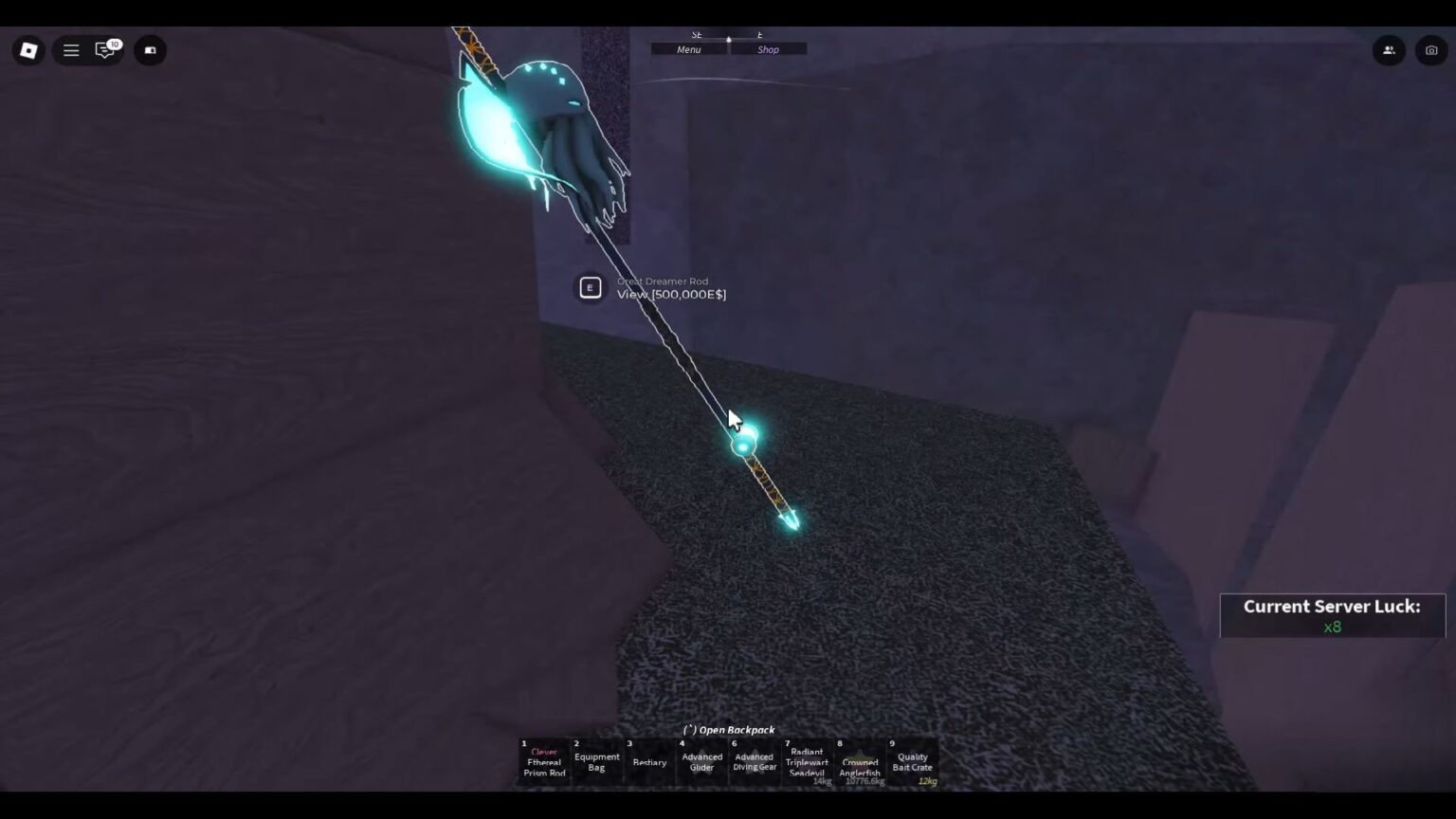Click the capture/record icon in top bar
The width and height of the screenshot is (1456, 819).
pyautogui.click(x=151, y=50)
